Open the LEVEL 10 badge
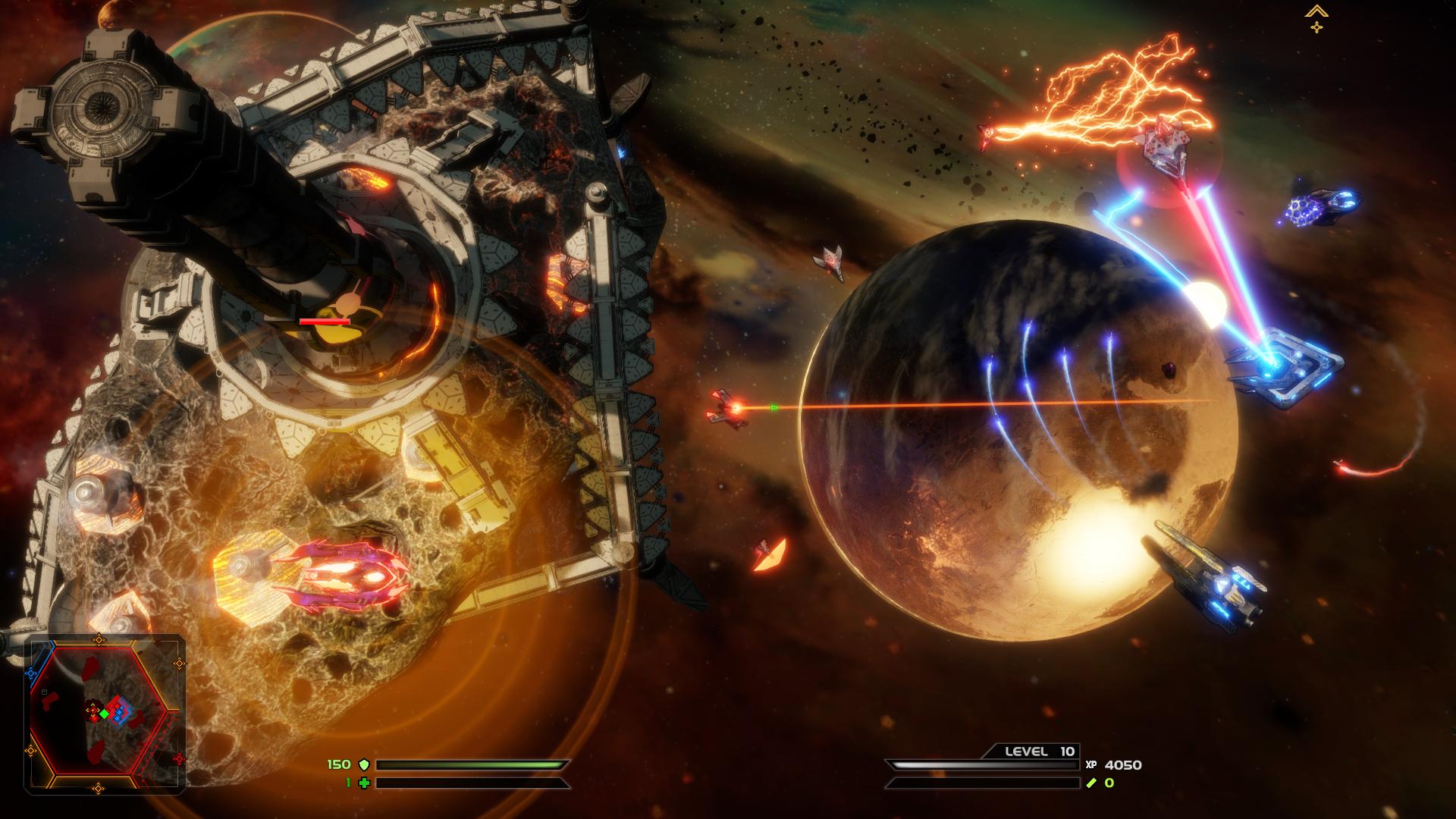This screenshot has height=819, width=1456. [x=1036, y=752]
